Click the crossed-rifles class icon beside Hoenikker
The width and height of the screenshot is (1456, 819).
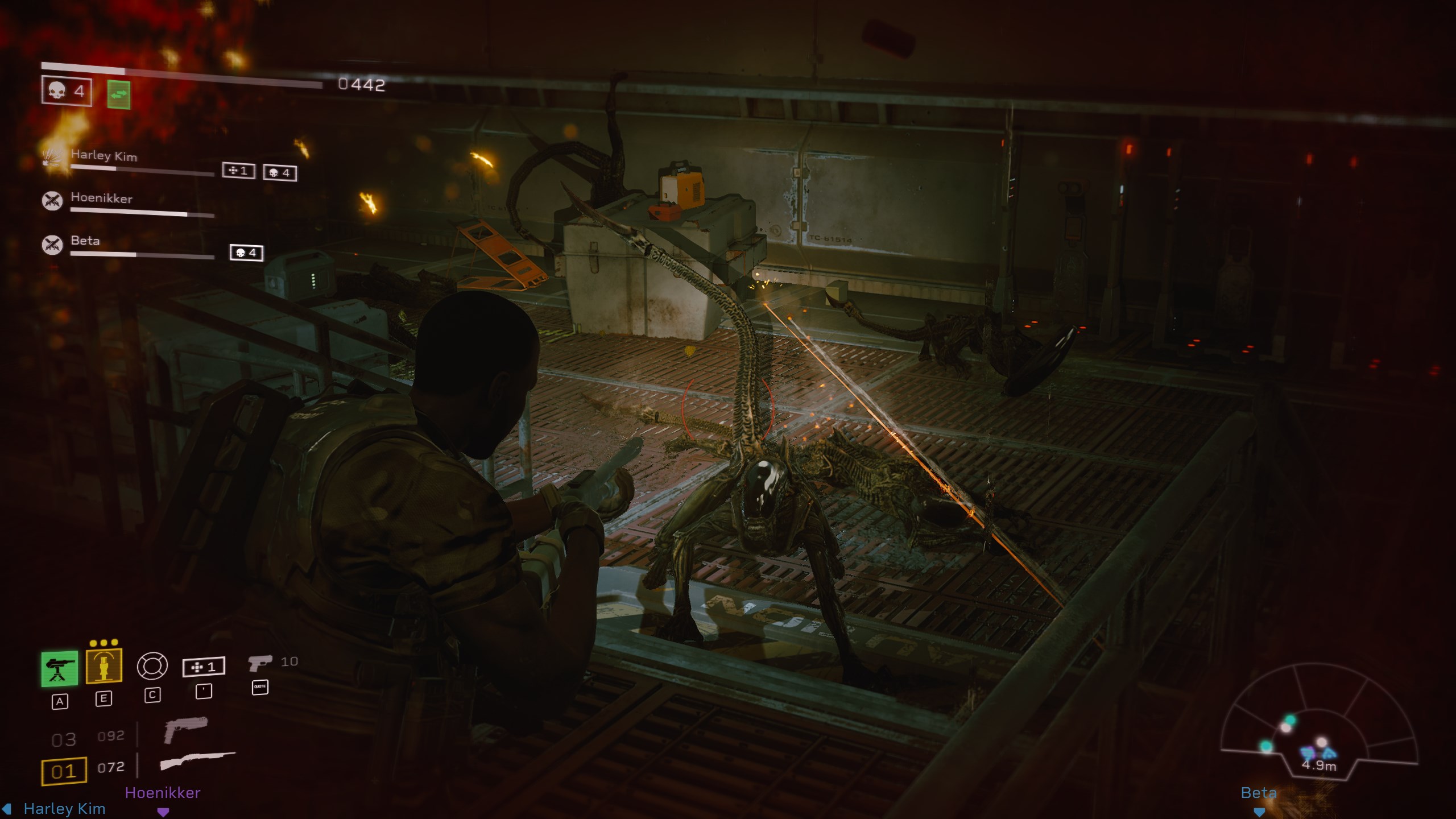click(52, 200)
